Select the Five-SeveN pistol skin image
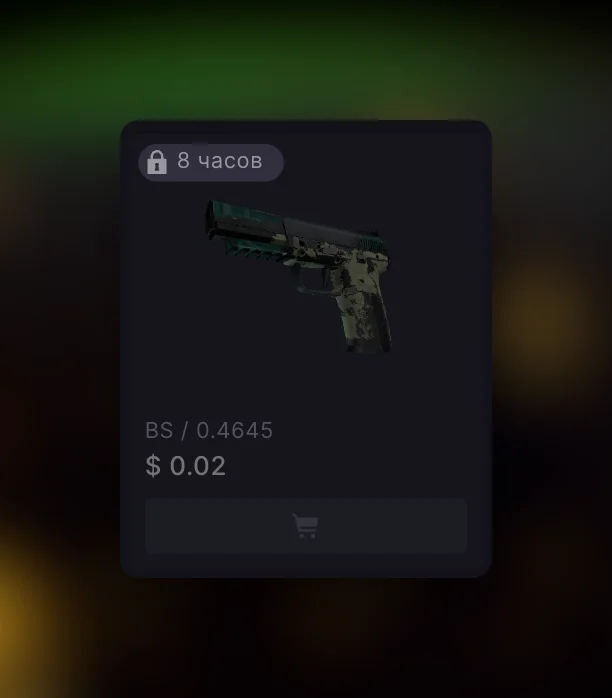Screen dimensions: 612x698 (x=300, y=272)
